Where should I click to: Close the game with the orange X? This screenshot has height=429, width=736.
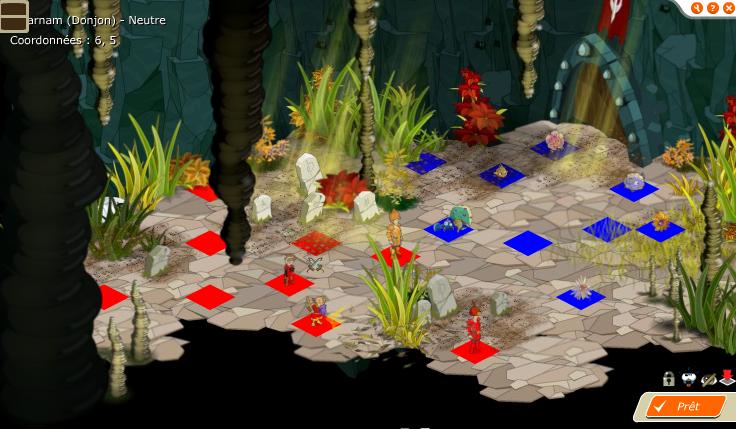(727, 8)
